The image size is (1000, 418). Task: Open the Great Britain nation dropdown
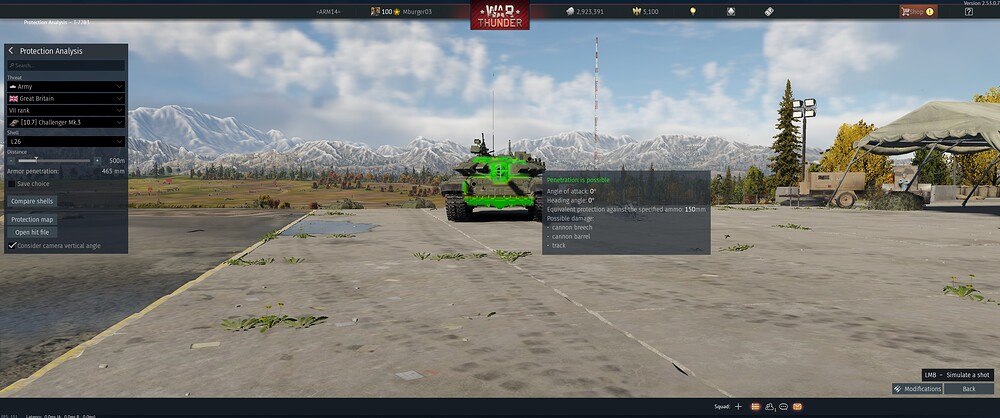66,98
